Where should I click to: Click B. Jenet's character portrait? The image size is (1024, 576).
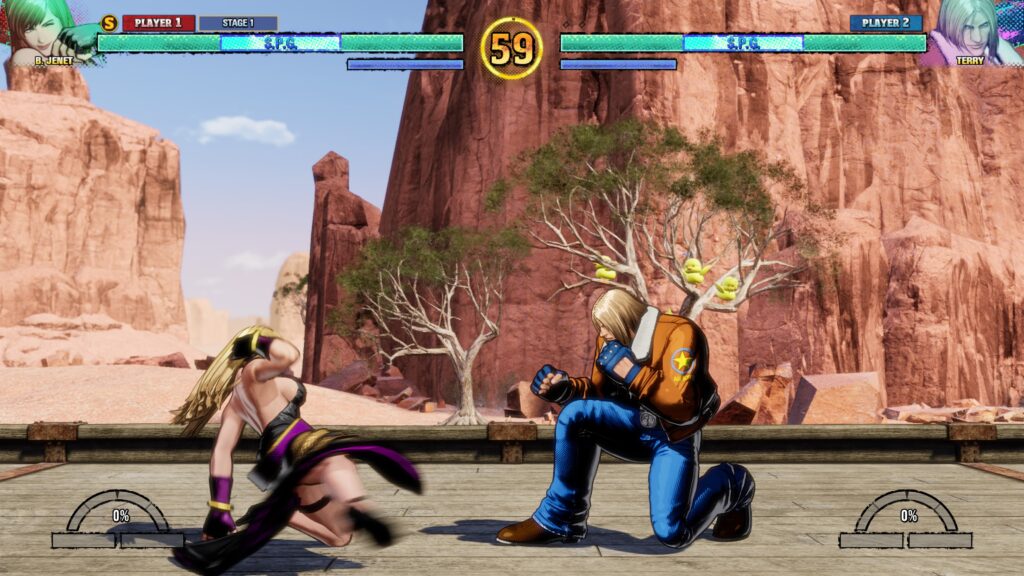click(42, 30)
